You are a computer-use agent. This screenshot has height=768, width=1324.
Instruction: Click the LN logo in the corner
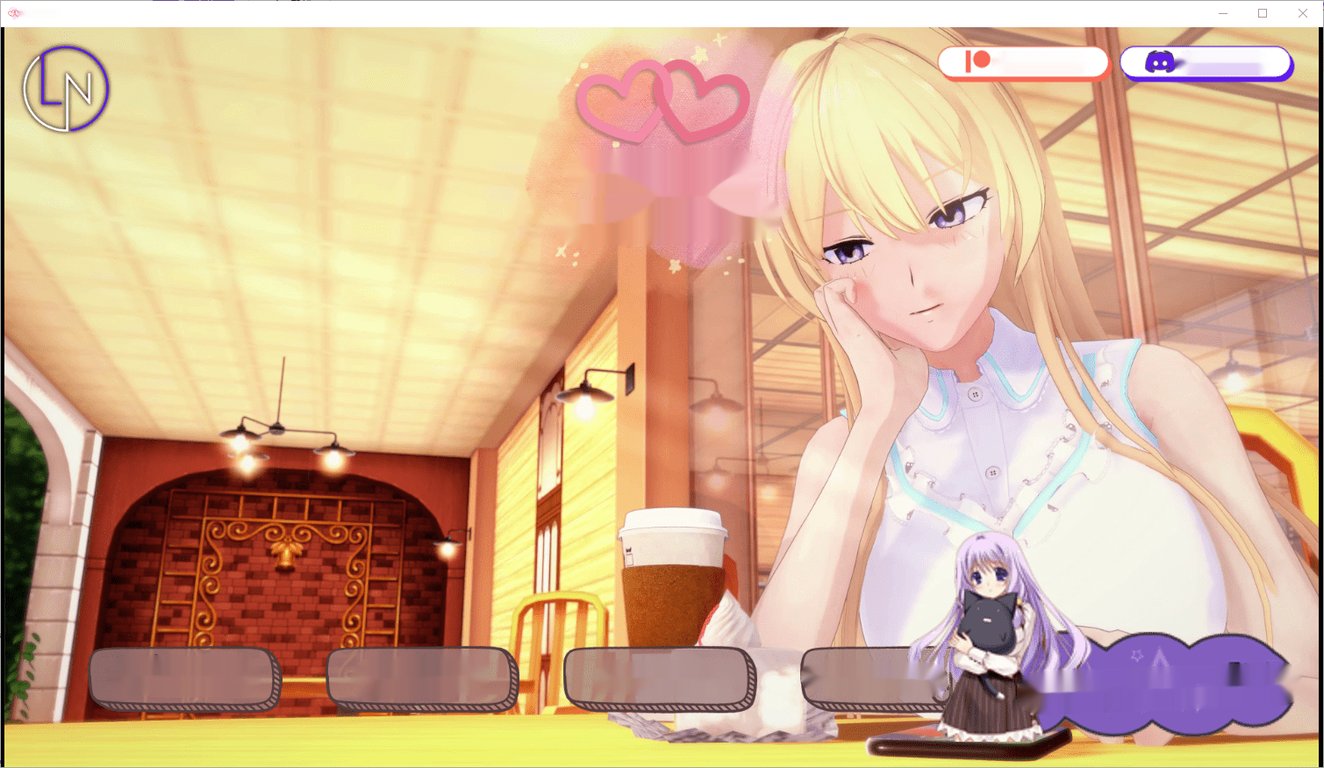pyautogui.click(x=64, y=88)
